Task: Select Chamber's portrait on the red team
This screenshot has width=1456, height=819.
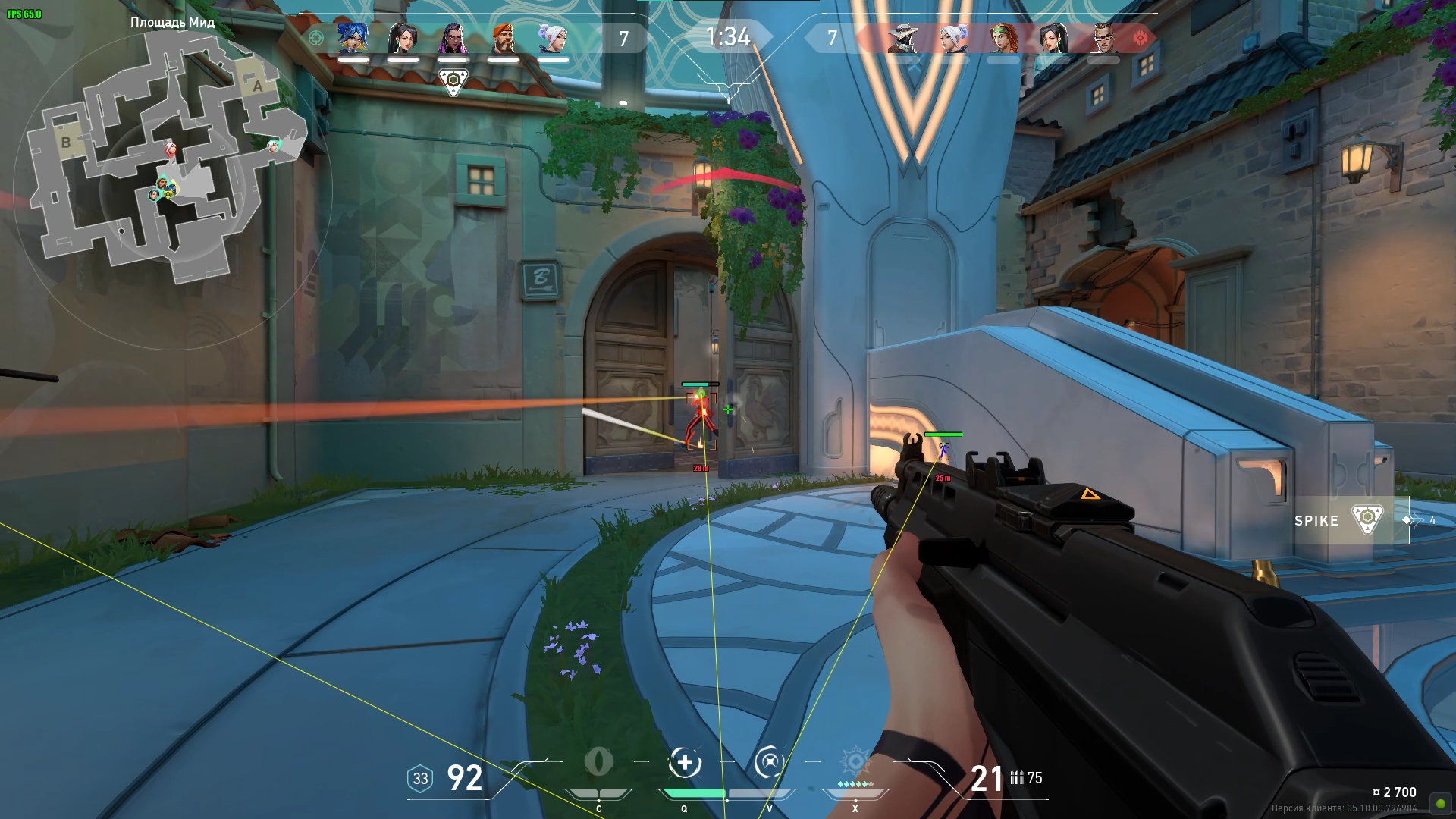Action: (1103, 38)
